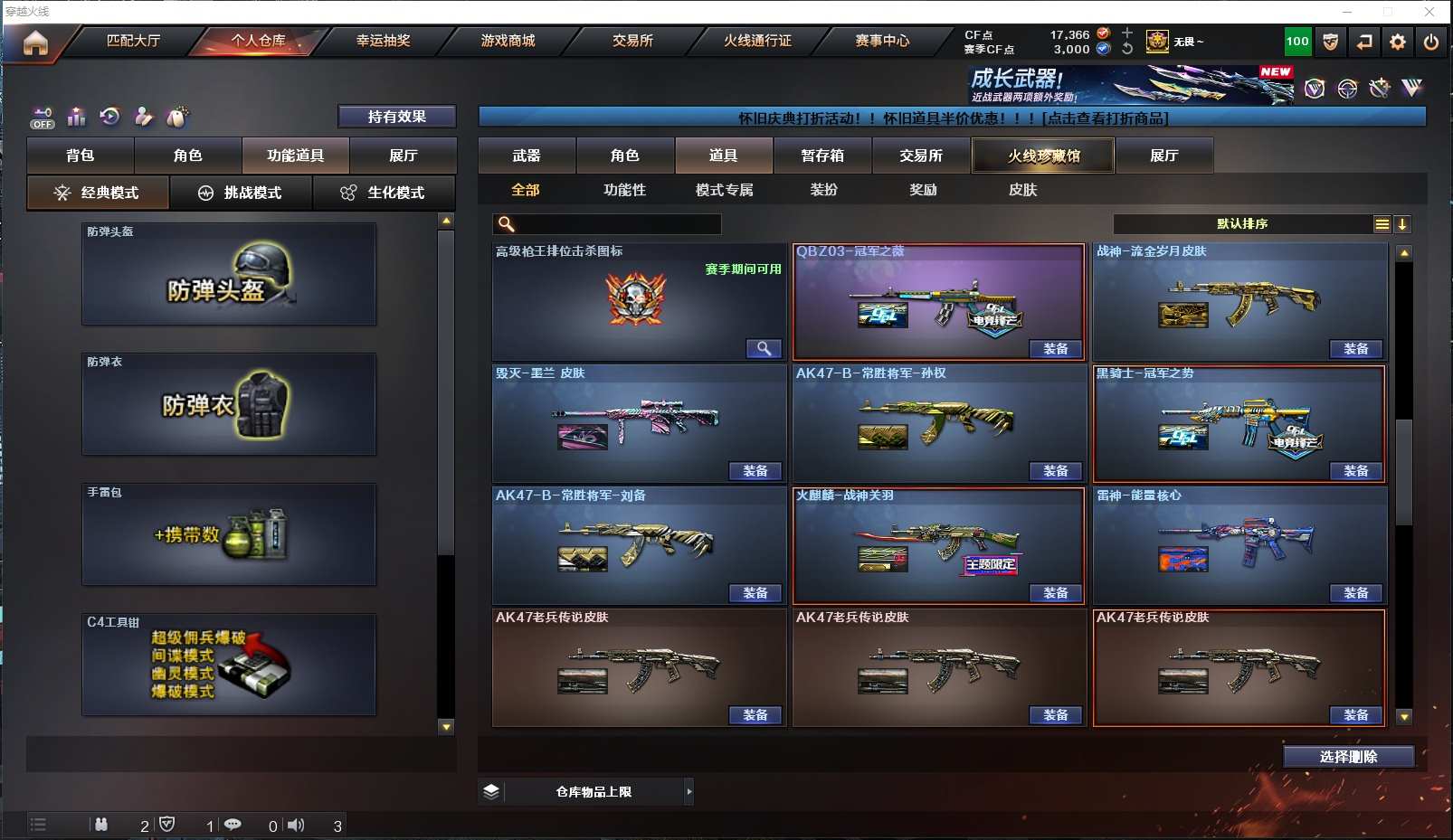Image resolution: width=1453 pixels, height=840 pixels.
Task: Open 火线通行证 battle pass page
Action: [757, 41]
